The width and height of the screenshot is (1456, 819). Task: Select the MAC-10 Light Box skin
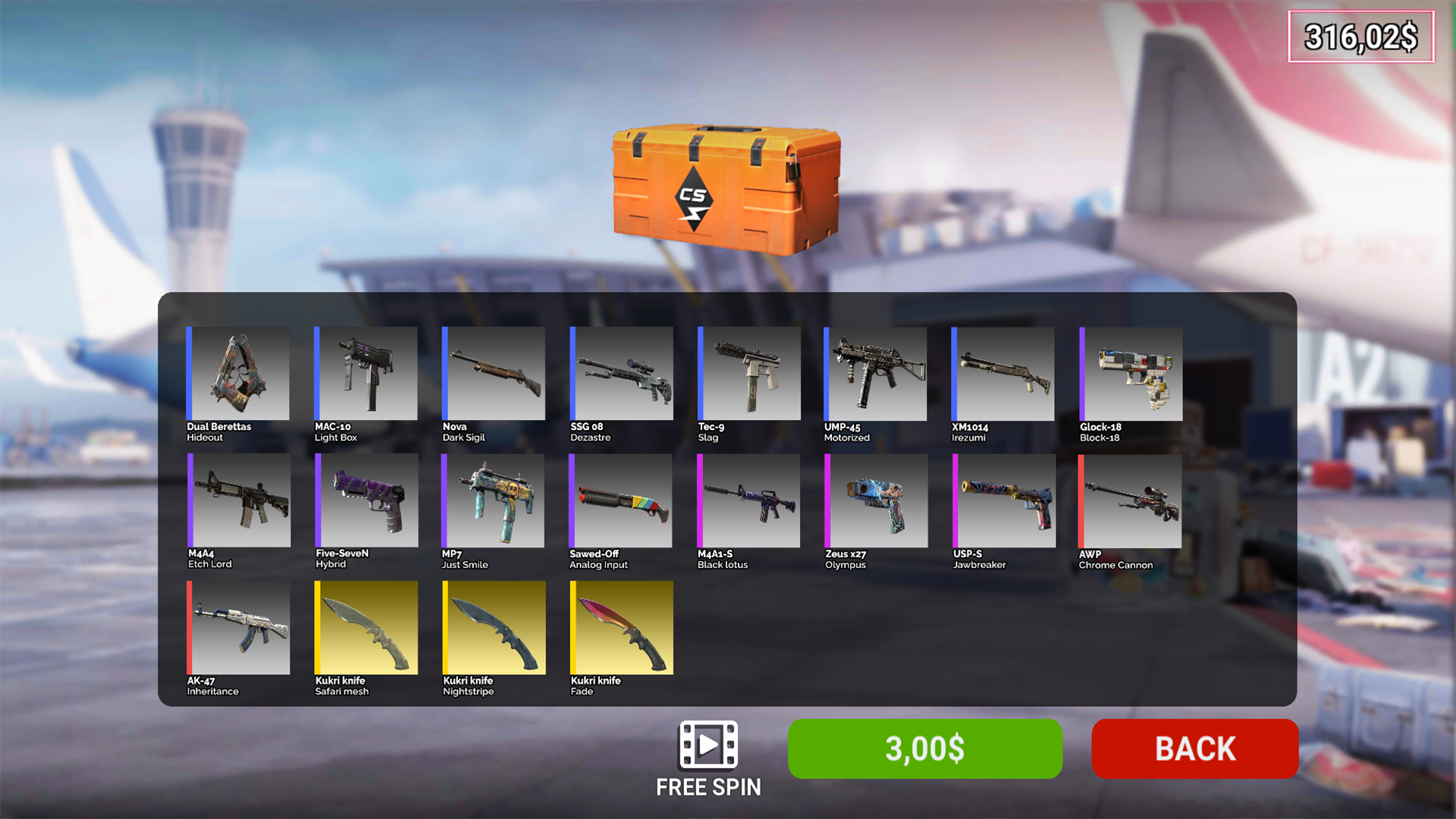(365, 374)
